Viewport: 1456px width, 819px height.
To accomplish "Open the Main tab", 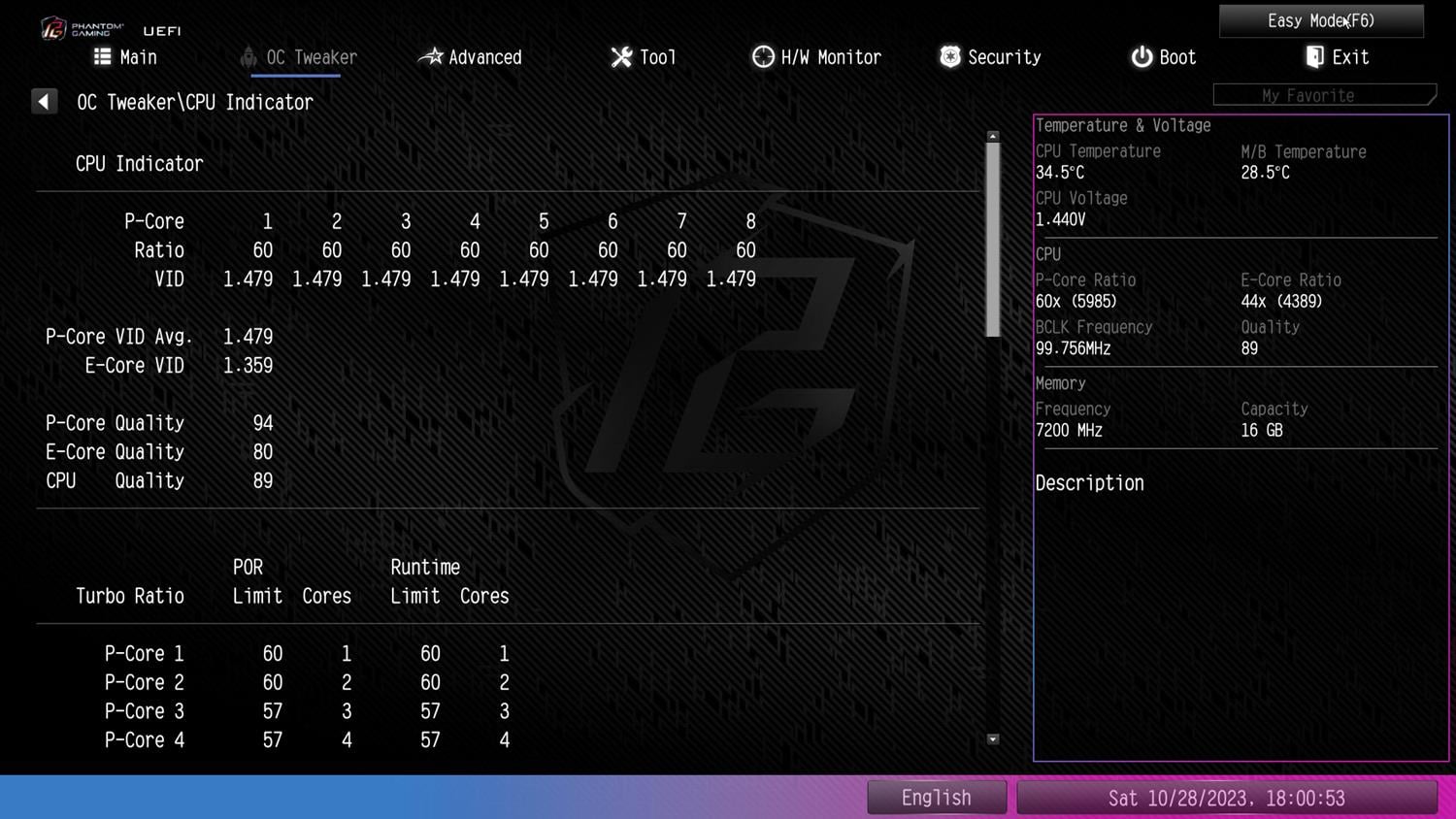I will [125, 57].
